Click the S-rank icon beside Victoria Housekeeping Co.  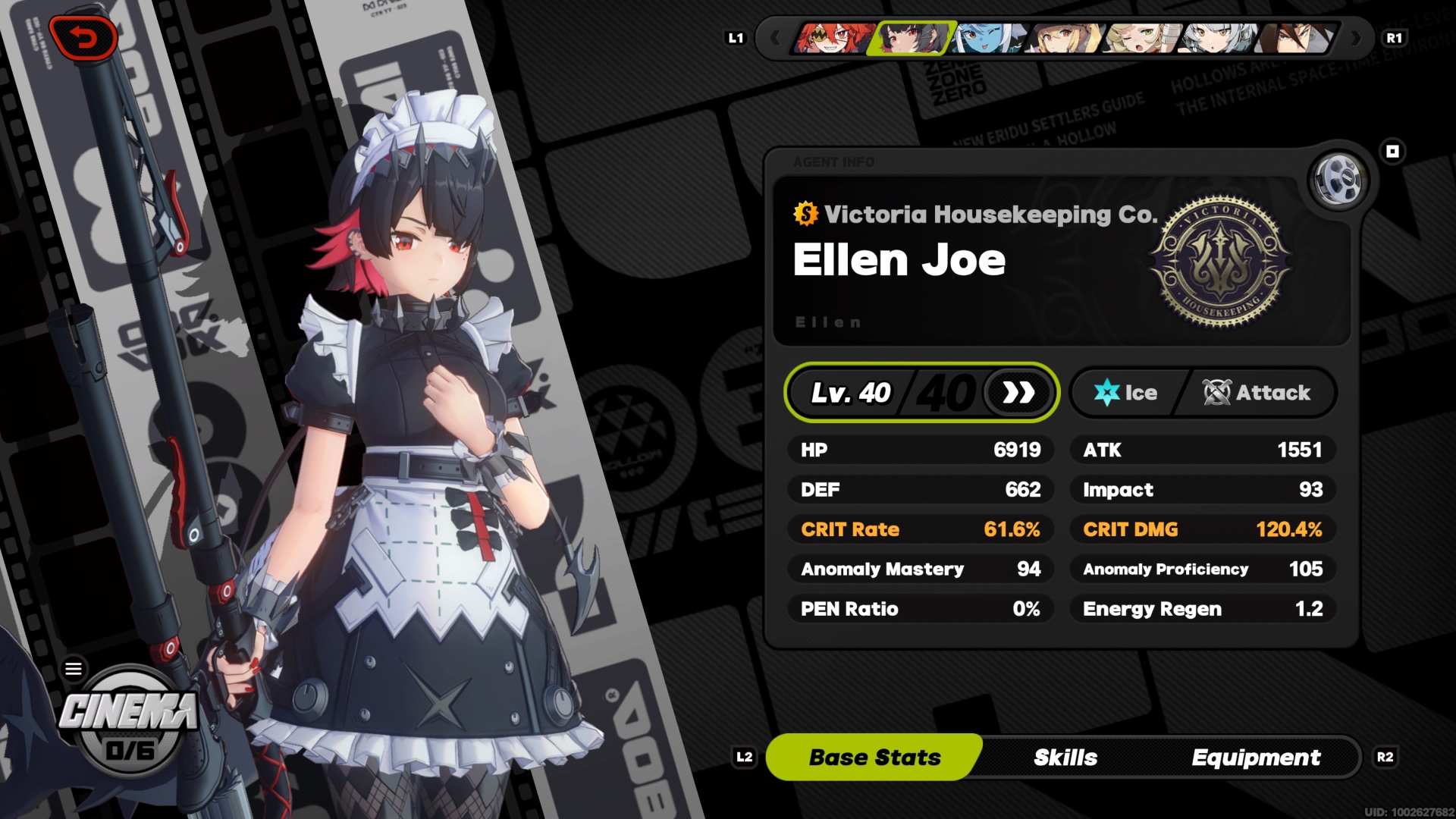[804, 215]
